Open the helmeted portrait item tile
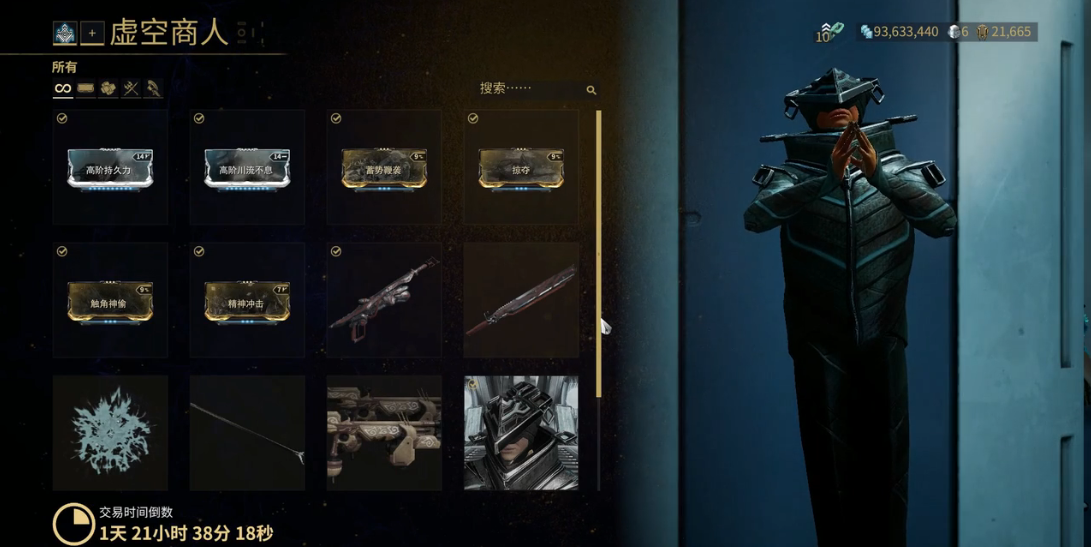The image size is (1091, 547). click(x=521, y=433)
